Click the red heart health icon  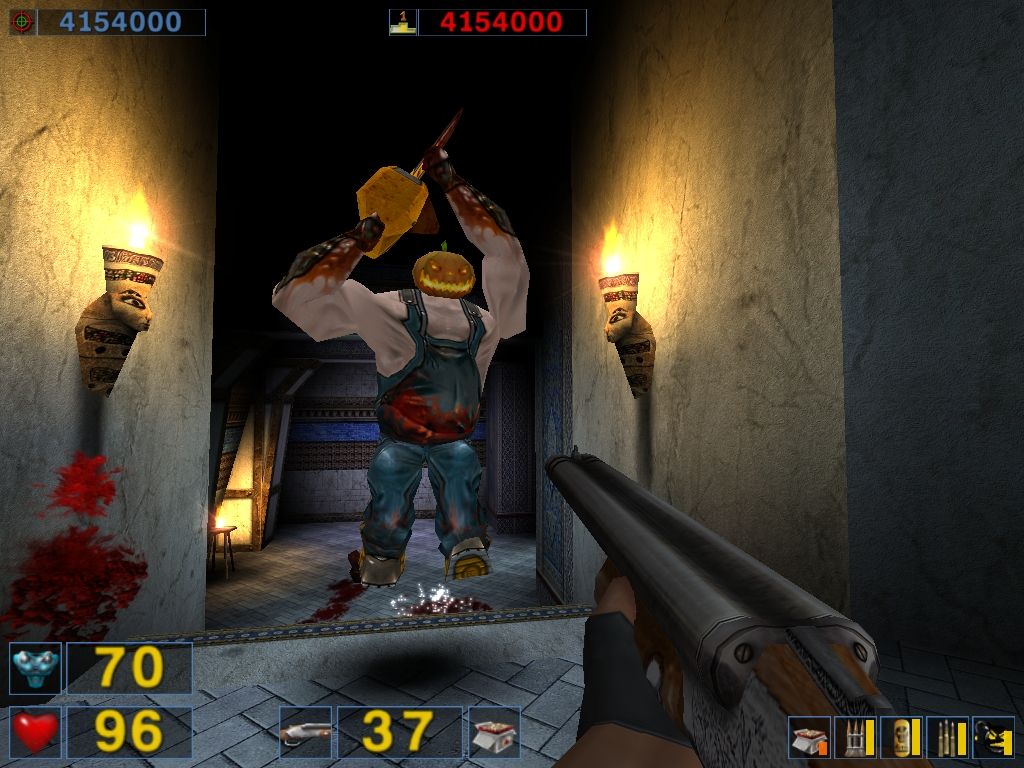tap(35, 732)
